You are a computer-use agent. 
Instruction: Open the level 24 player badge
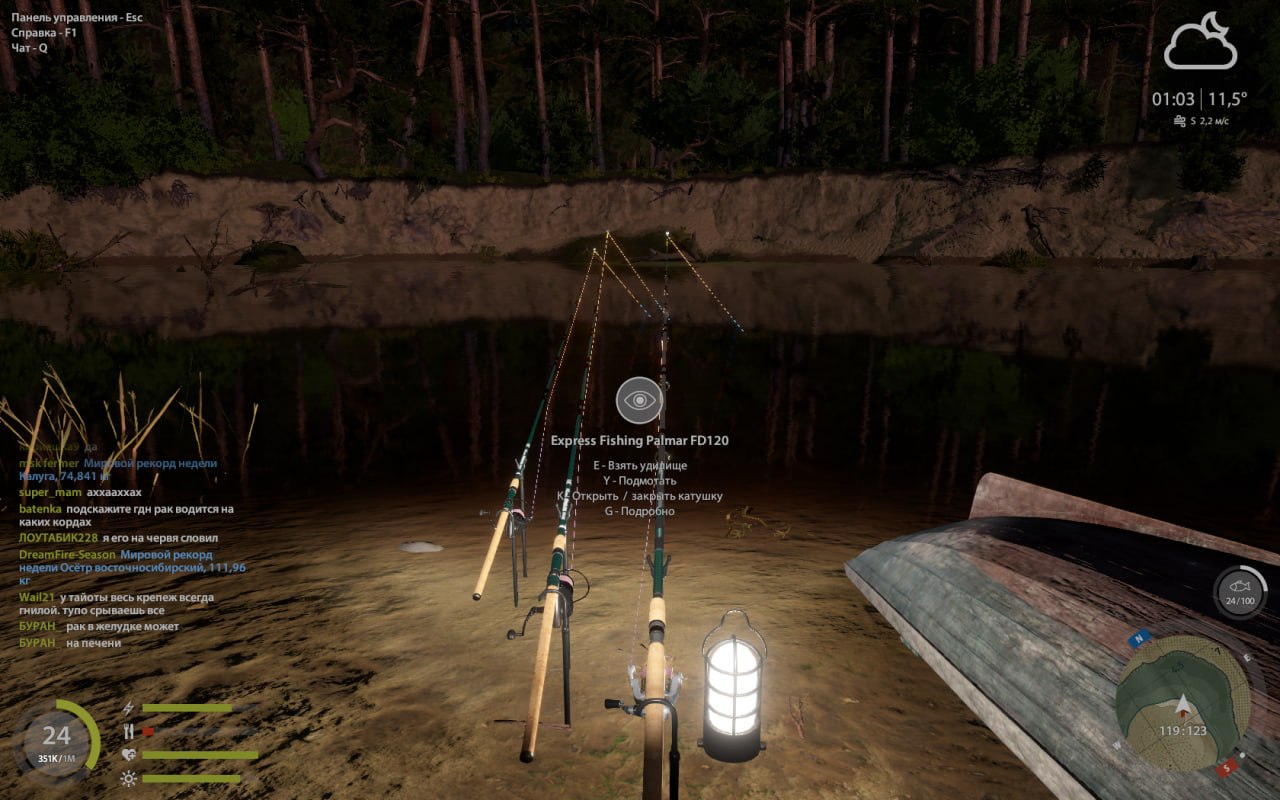57,738
